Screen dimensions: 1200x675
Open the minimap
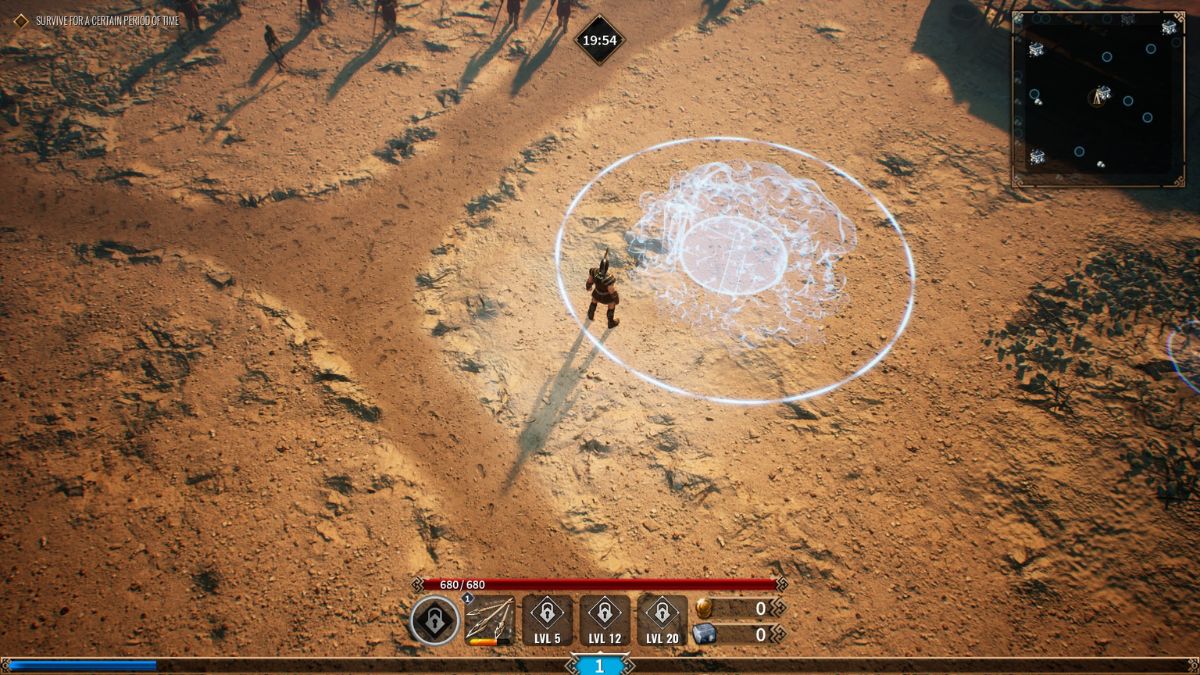click(x=1098, y=97)
